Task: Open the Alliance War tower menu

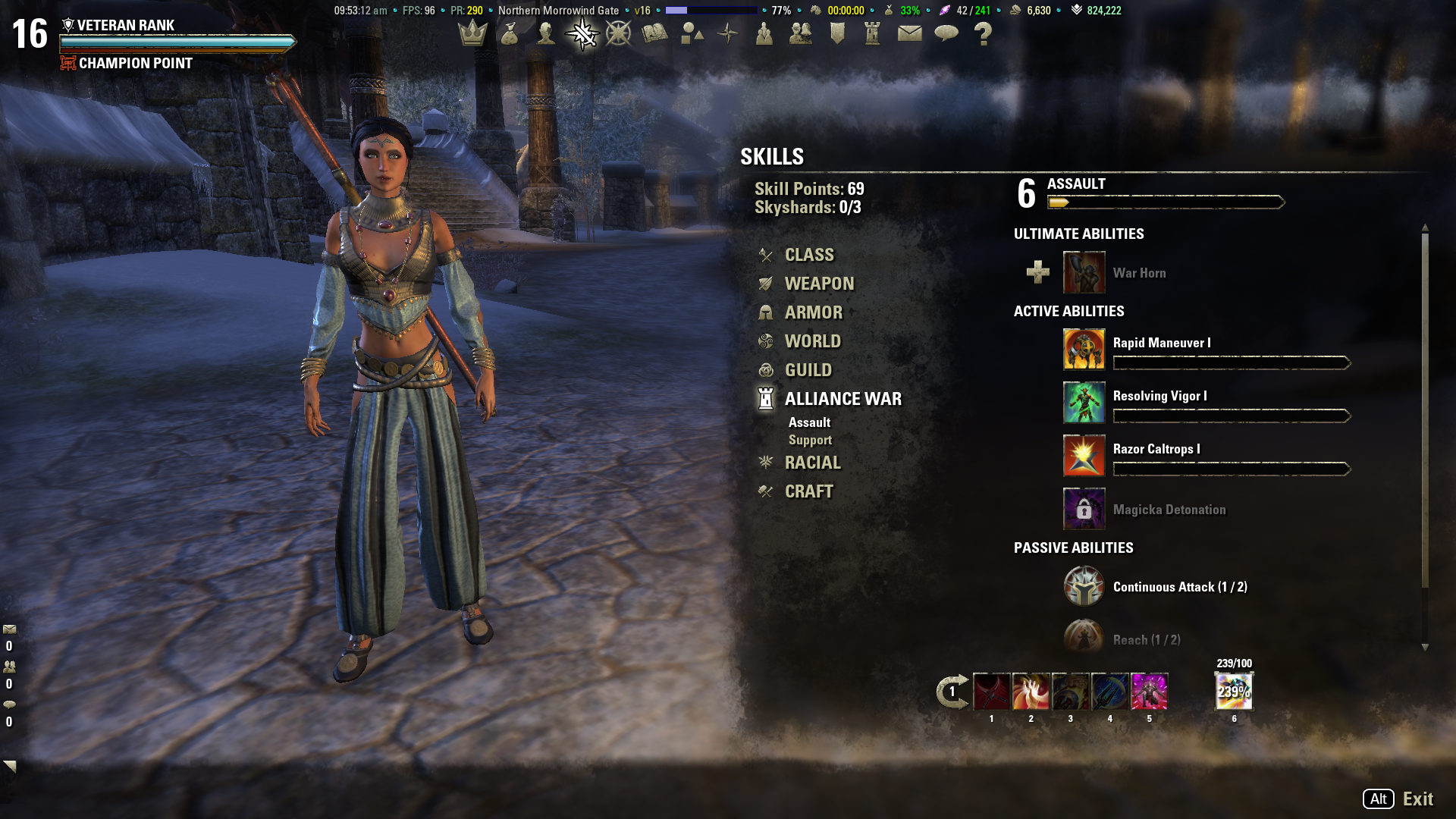Action: pos(874,34)
